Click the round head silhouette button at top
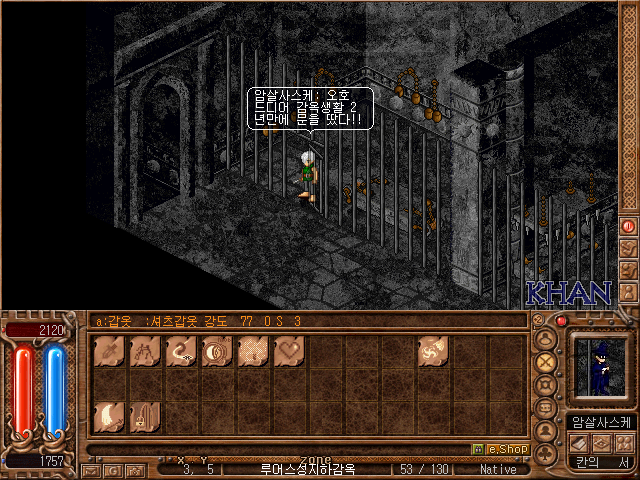The image size is (640, 480). click(x=546, y=337)
